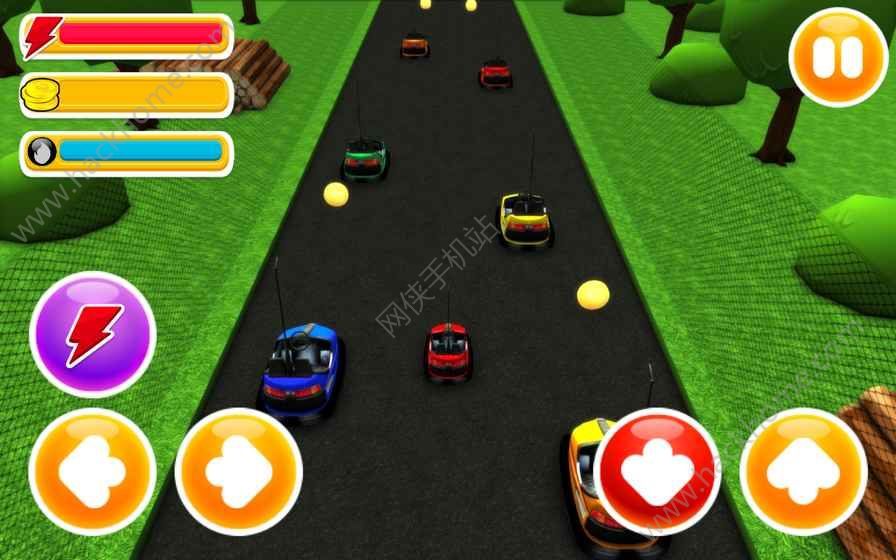This screenshot has height=560, width=896.
Task: Accelerate using the orange up arrow button
Action: click(803, 471)
